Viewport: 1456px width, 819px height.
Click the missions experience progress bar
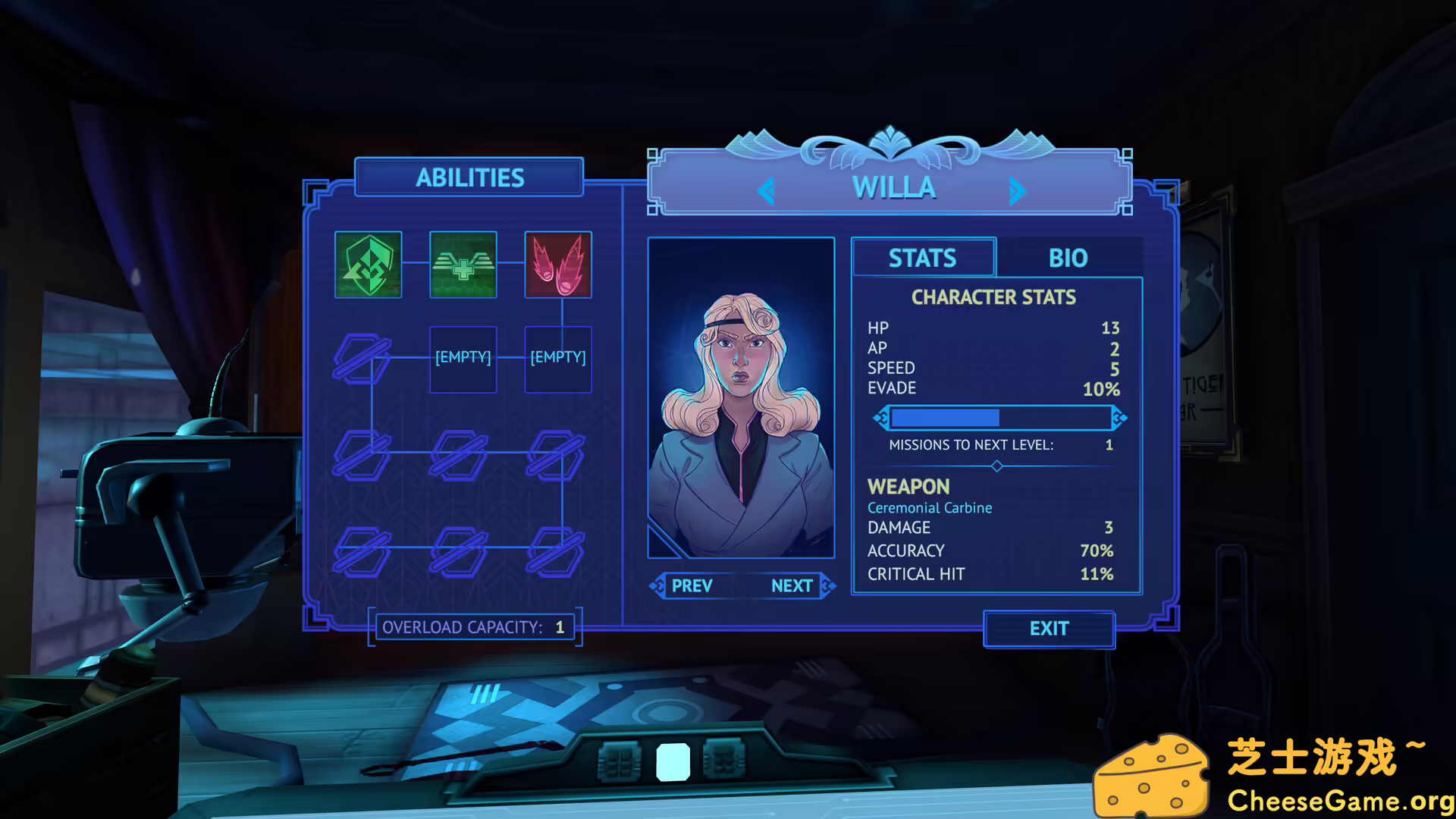(997, 417)
